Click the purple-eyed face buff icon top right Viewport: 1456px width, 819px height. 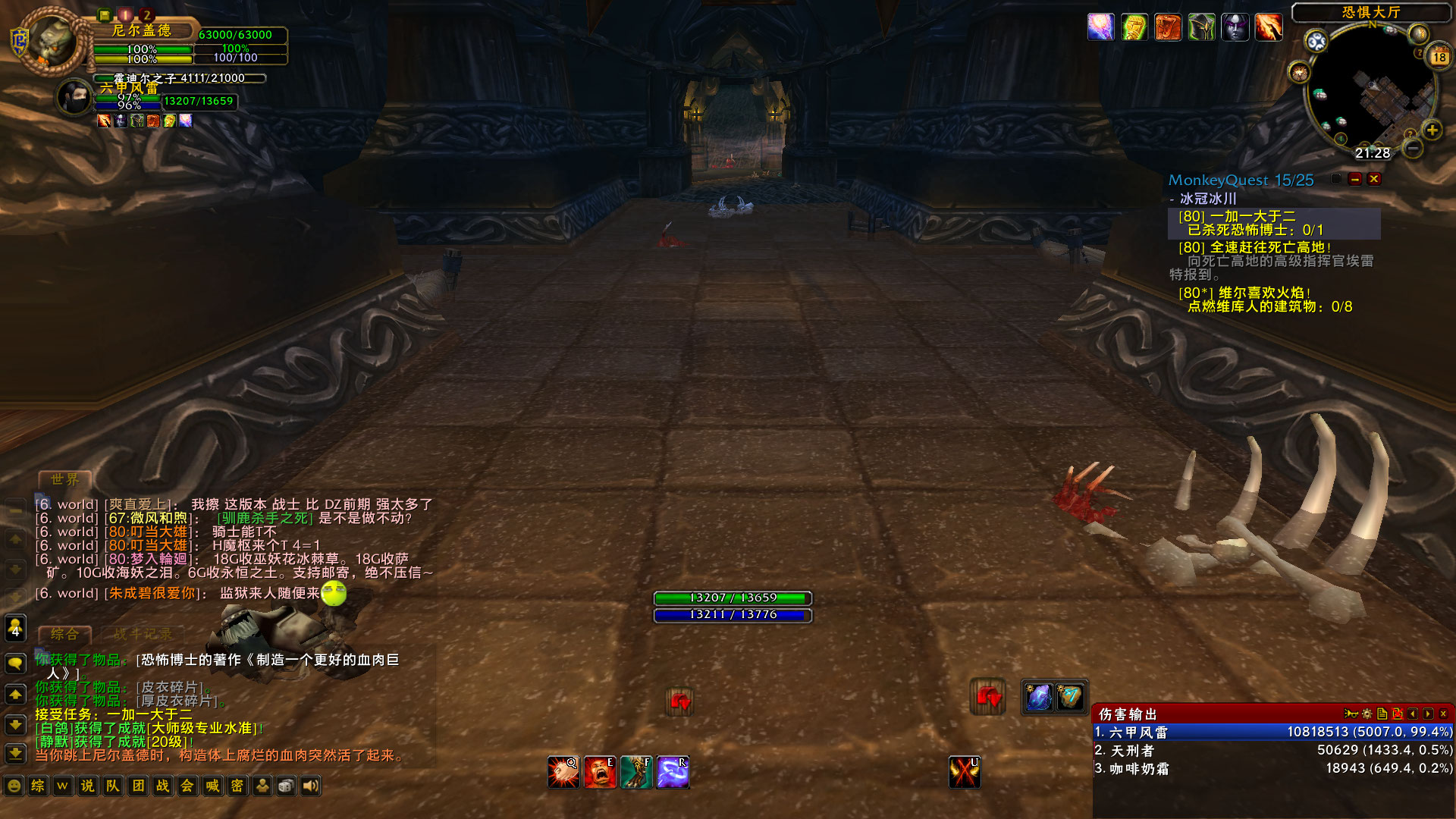click(x=1235, y=27)
